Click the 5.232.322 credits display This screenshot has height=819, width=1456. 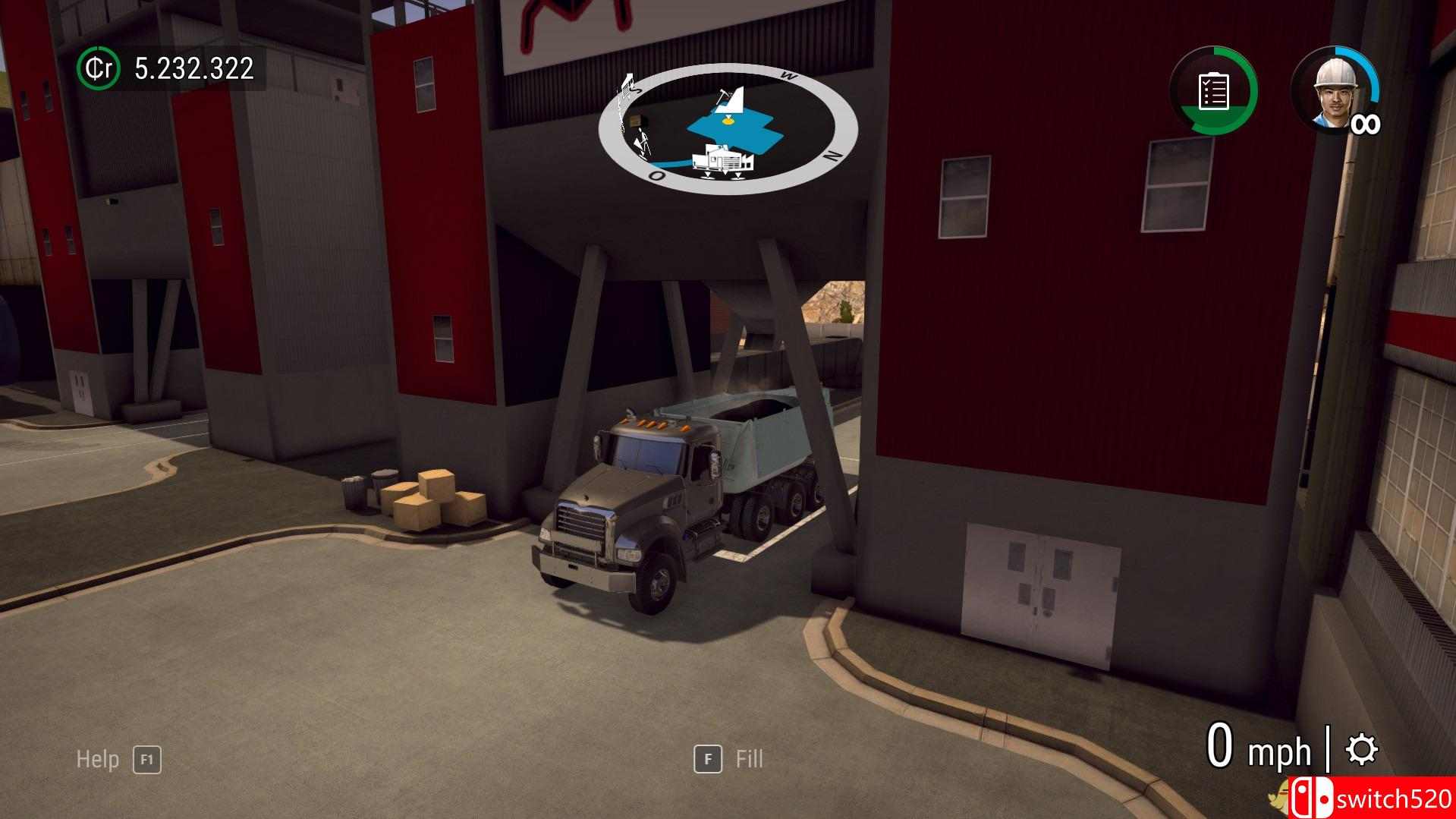pyautogui.click(x=193, y=70)
